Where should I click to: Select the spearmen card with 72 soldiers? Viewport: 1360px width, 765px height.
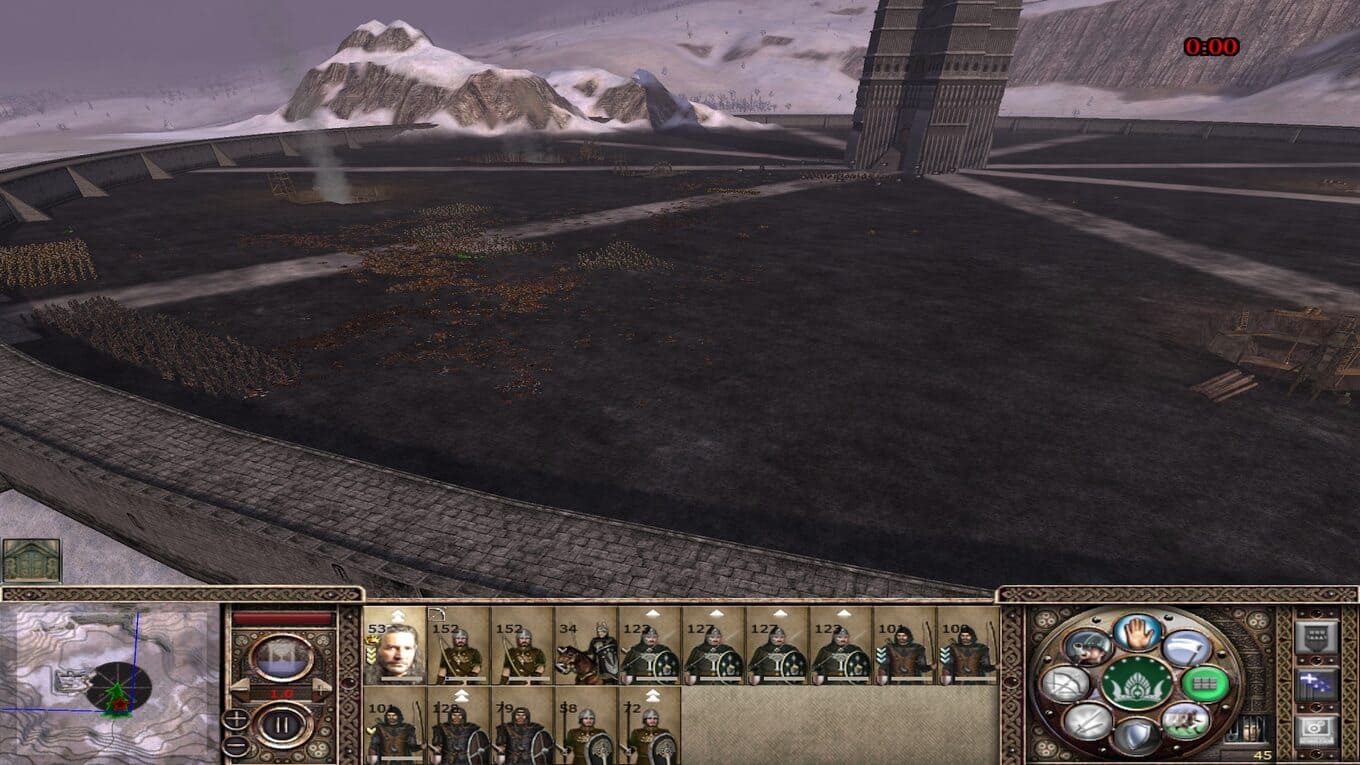tap(650, 726)
